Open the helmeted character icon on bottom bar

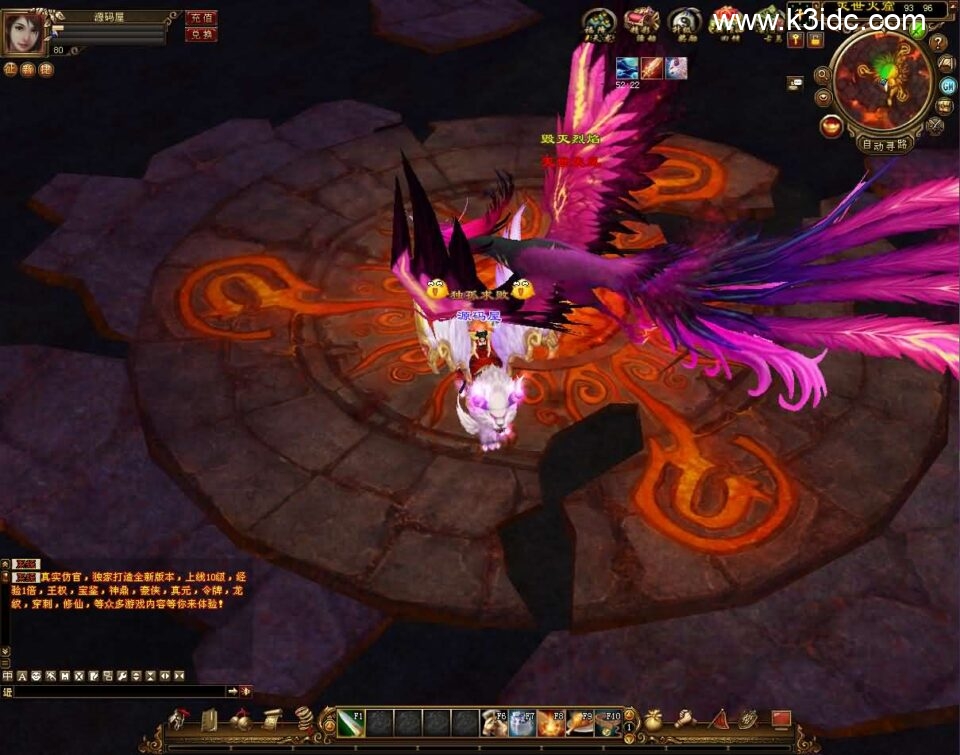179,720
